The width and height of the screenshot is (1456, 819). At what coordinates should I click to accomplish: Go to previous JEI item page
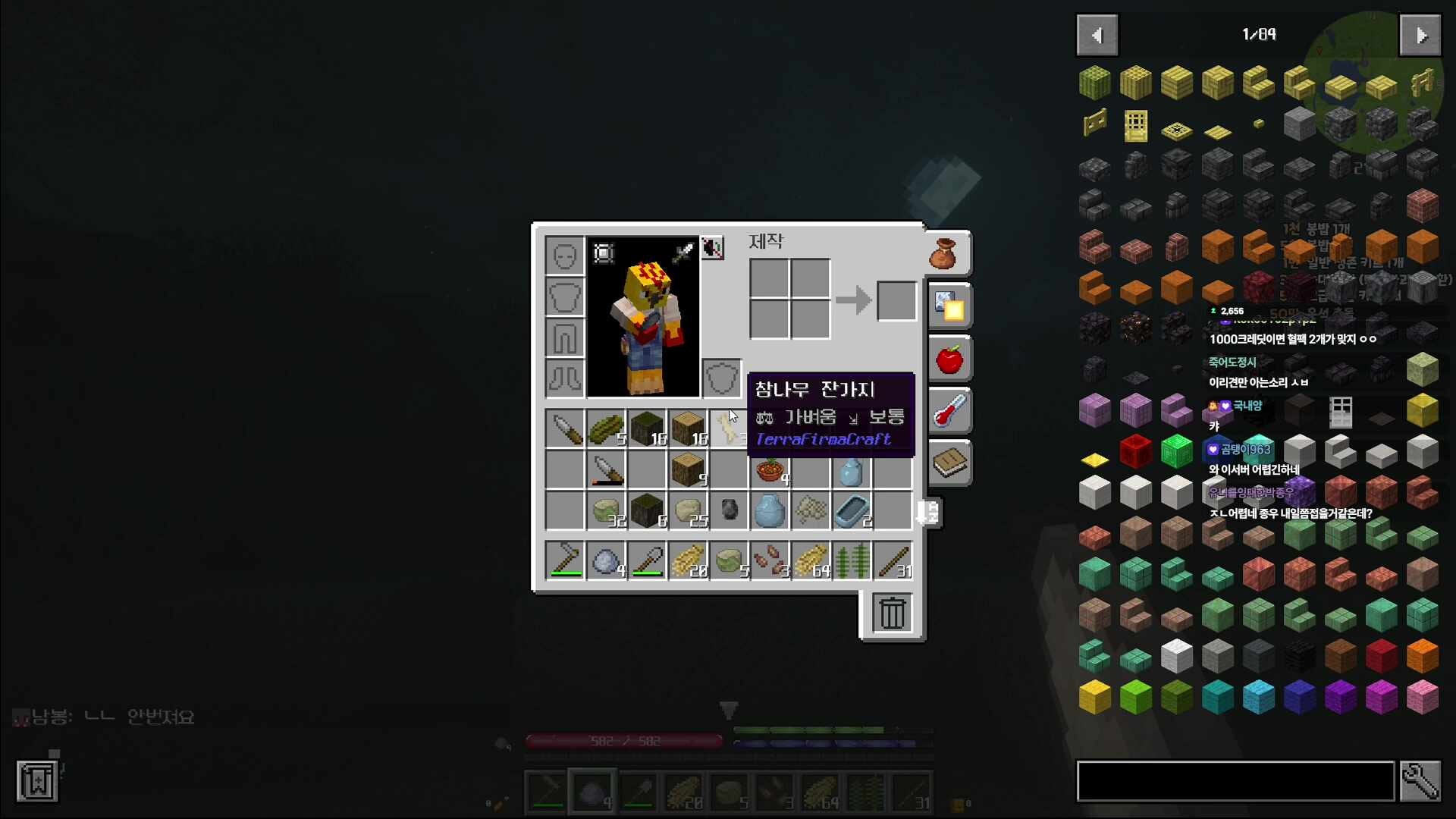[1097, 35]
